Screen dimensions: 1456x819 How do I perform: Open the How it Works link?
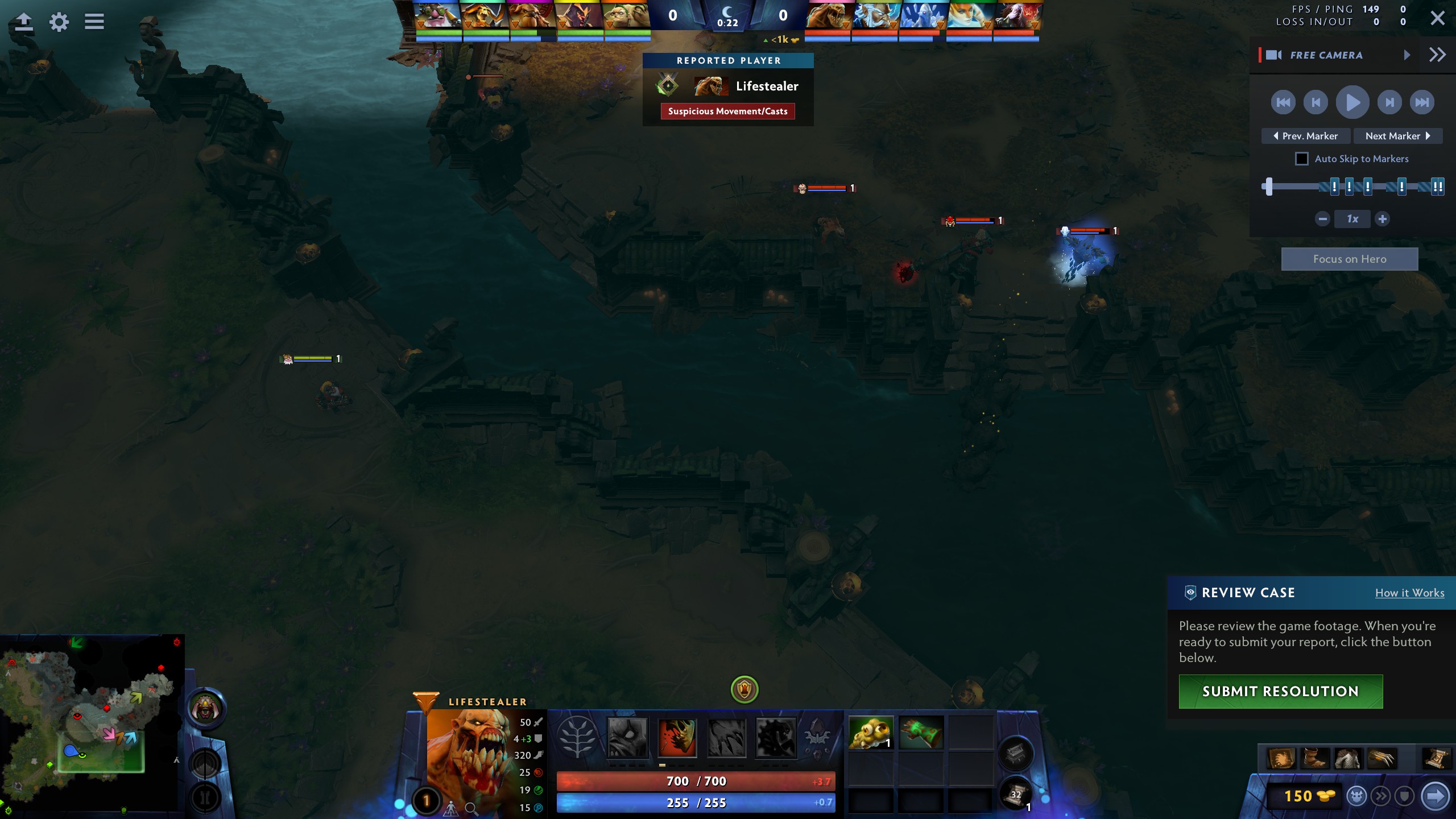[x=1410, y=593]
